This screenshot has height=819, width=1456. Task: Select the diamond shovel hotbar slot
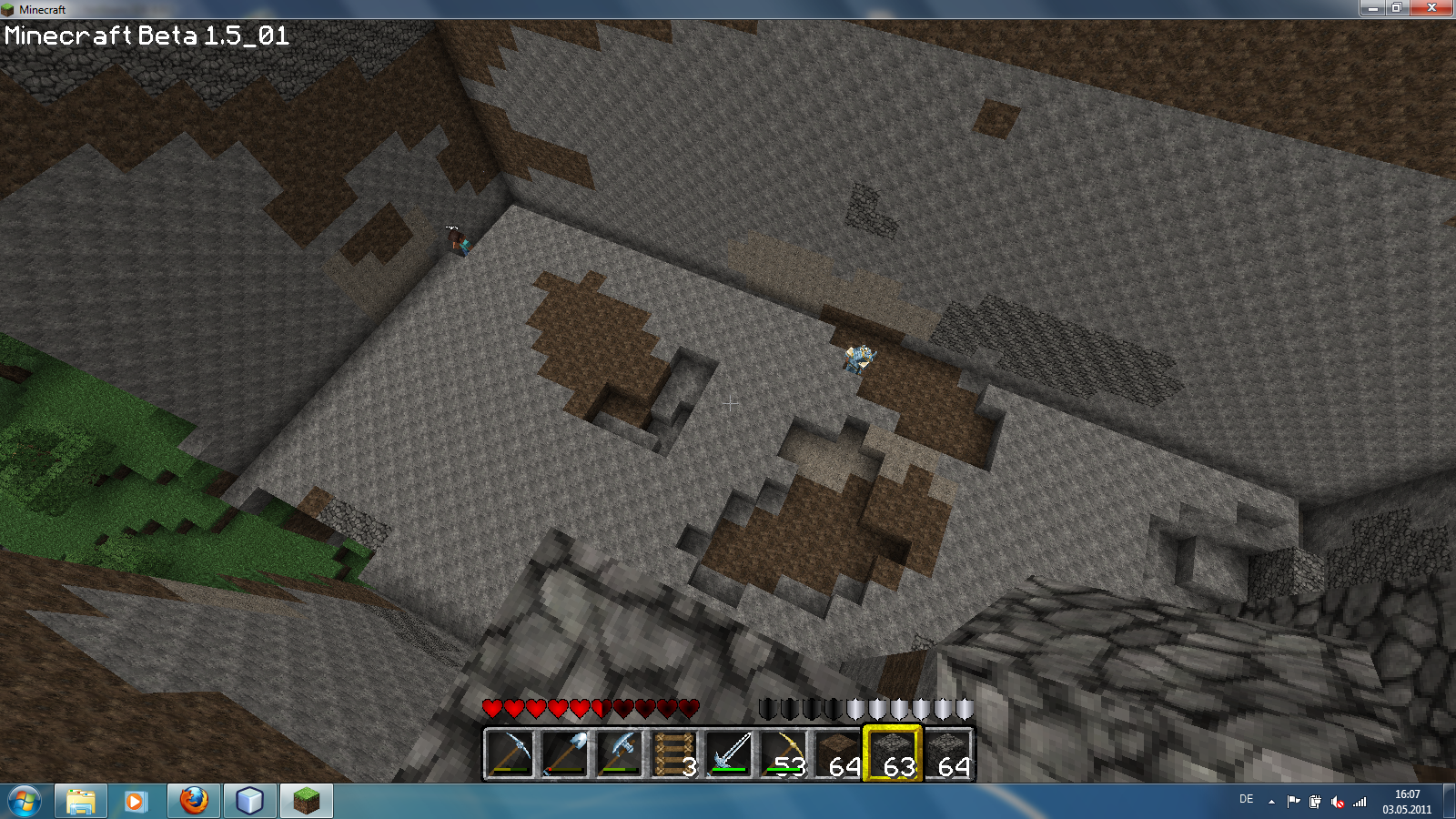click(x=564, y=753)
